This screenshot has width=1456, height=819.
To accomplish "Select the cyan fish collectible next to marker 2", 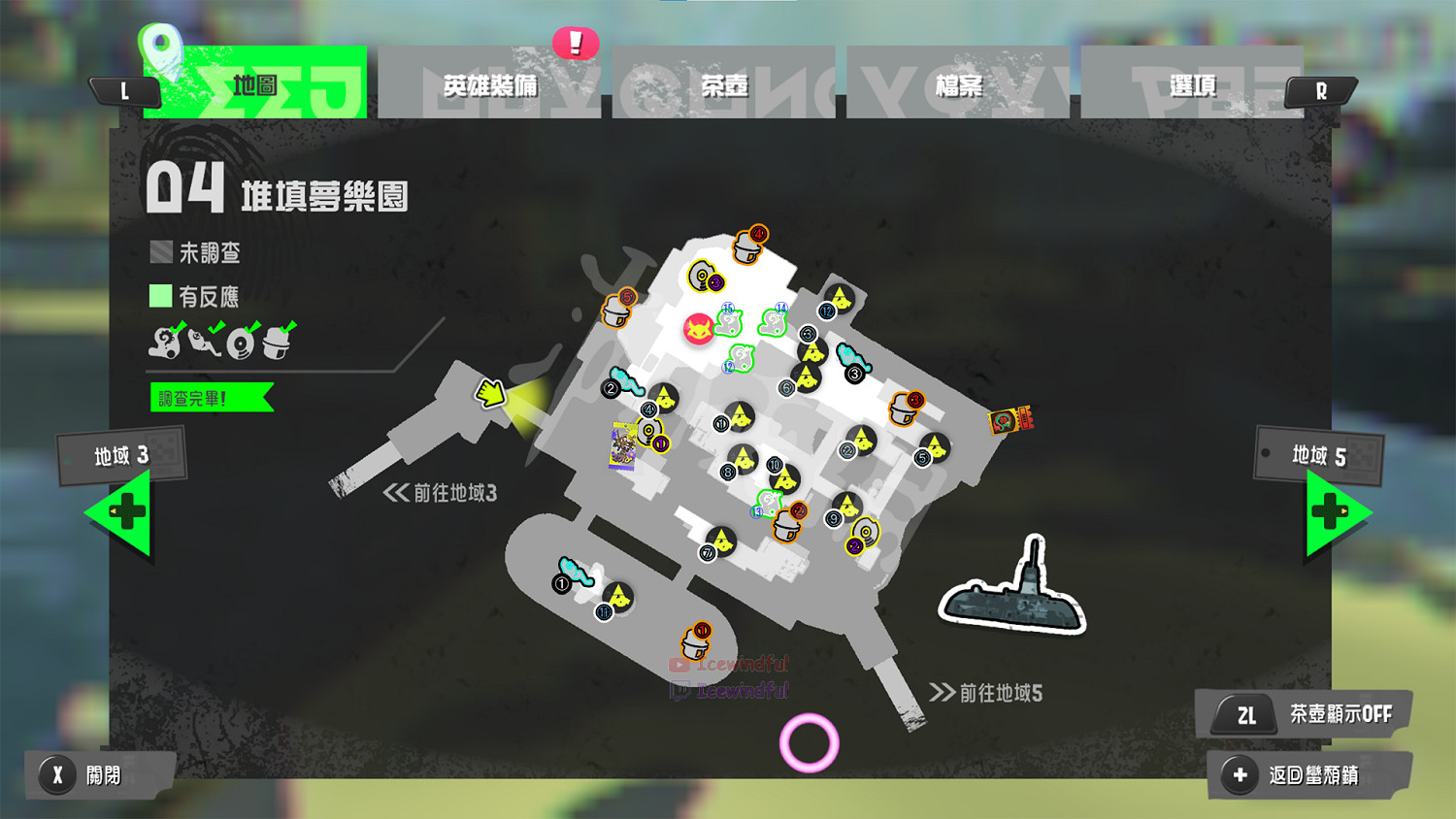I will coord(626,382).
